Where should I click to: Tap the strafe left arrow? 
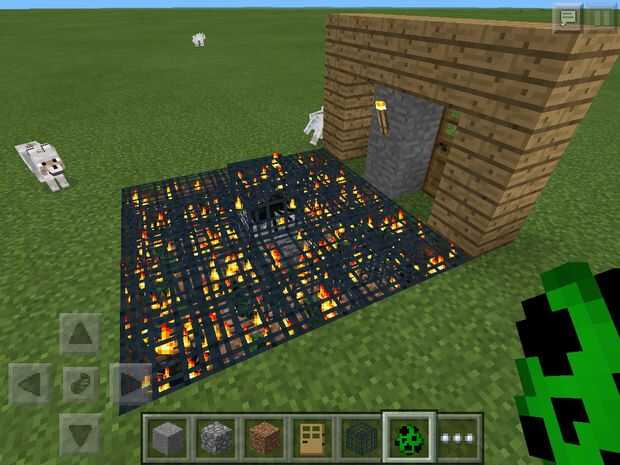tap(30, 383)
